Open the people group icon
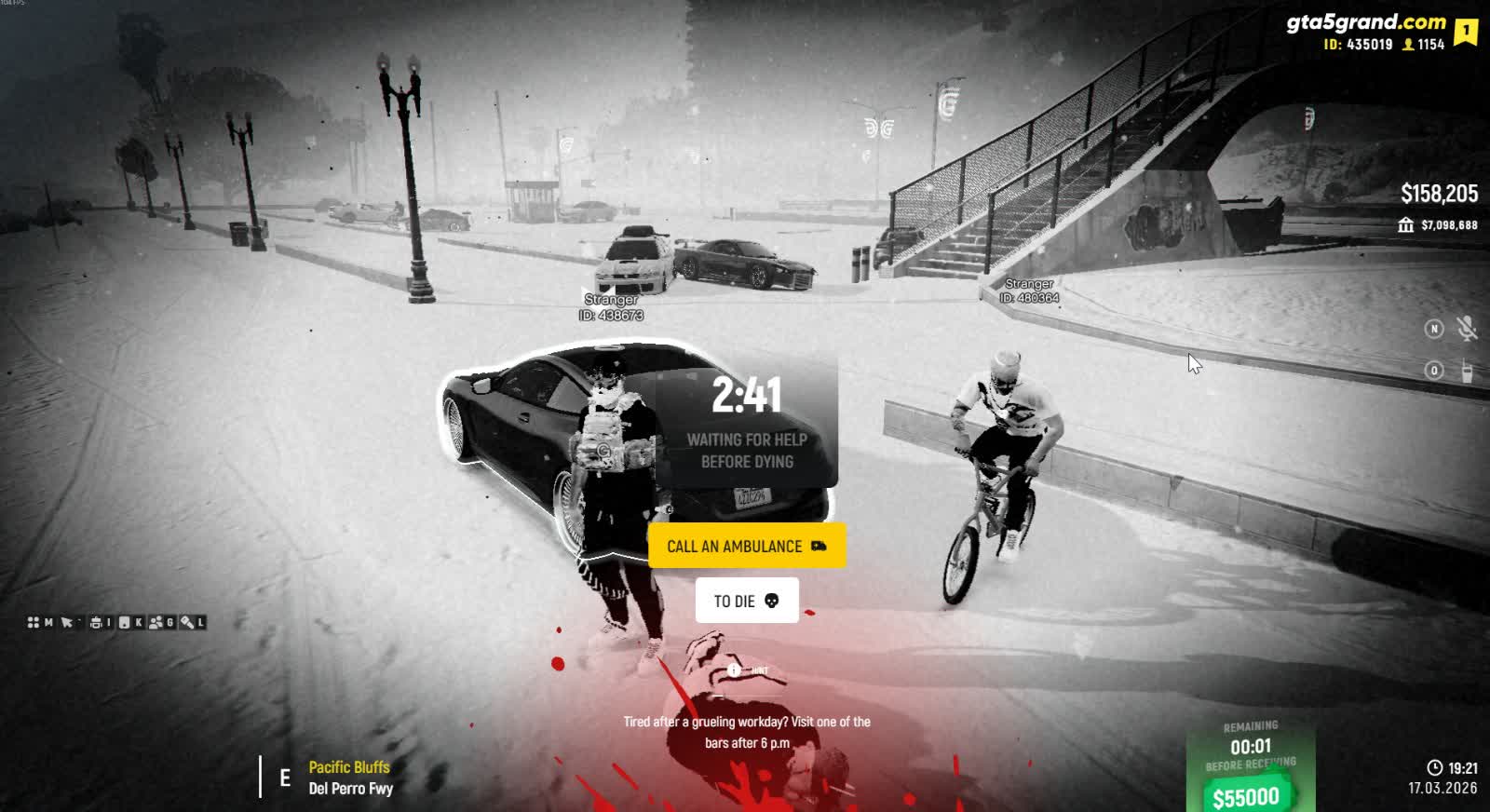The image size is (1490, 812). (x=156, y=622)
